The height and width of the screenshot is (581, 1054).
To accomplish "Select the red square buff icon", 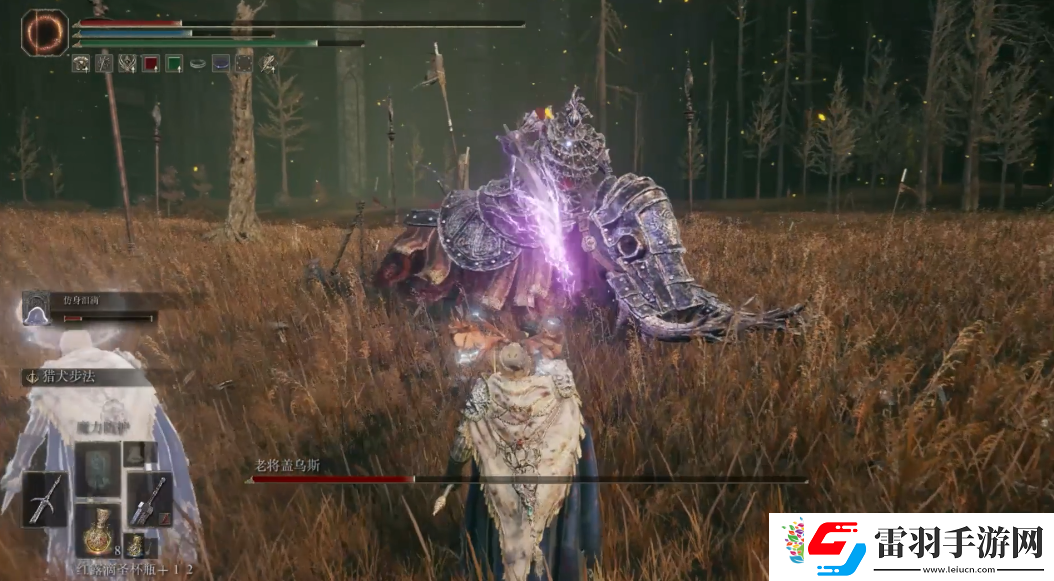I will (x=150, y=64).
